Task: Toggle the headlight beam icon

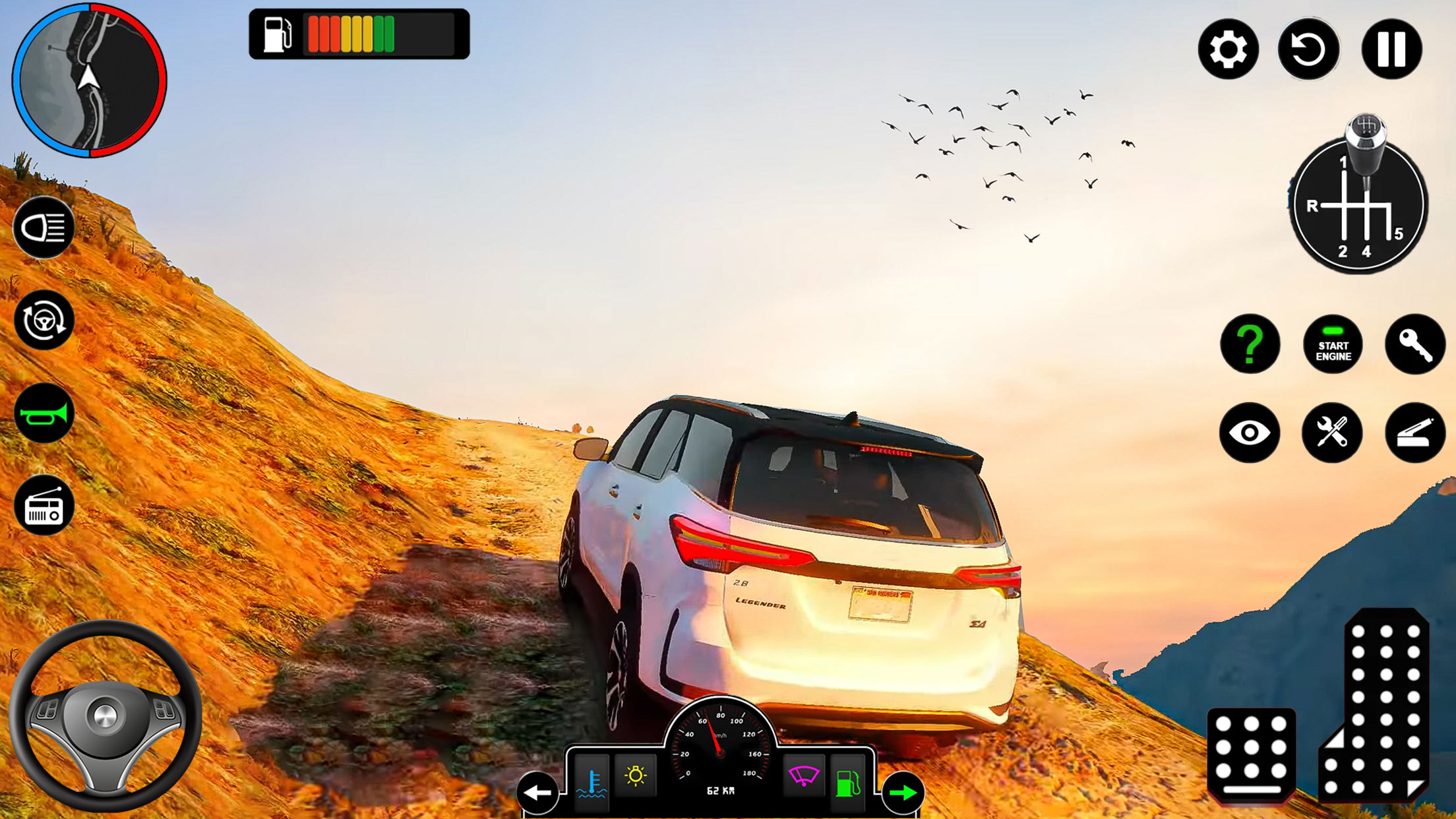Action: pyautogui.click(x=44, y=228)
